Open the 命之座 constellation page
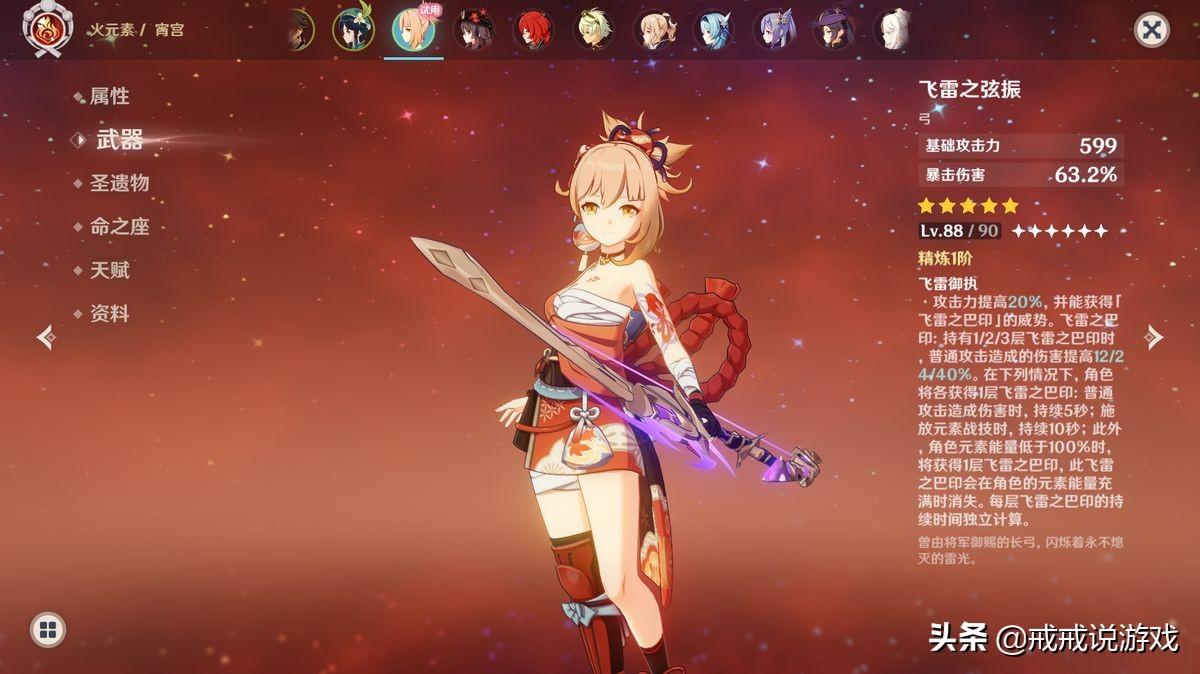 [x=119, y=227]
